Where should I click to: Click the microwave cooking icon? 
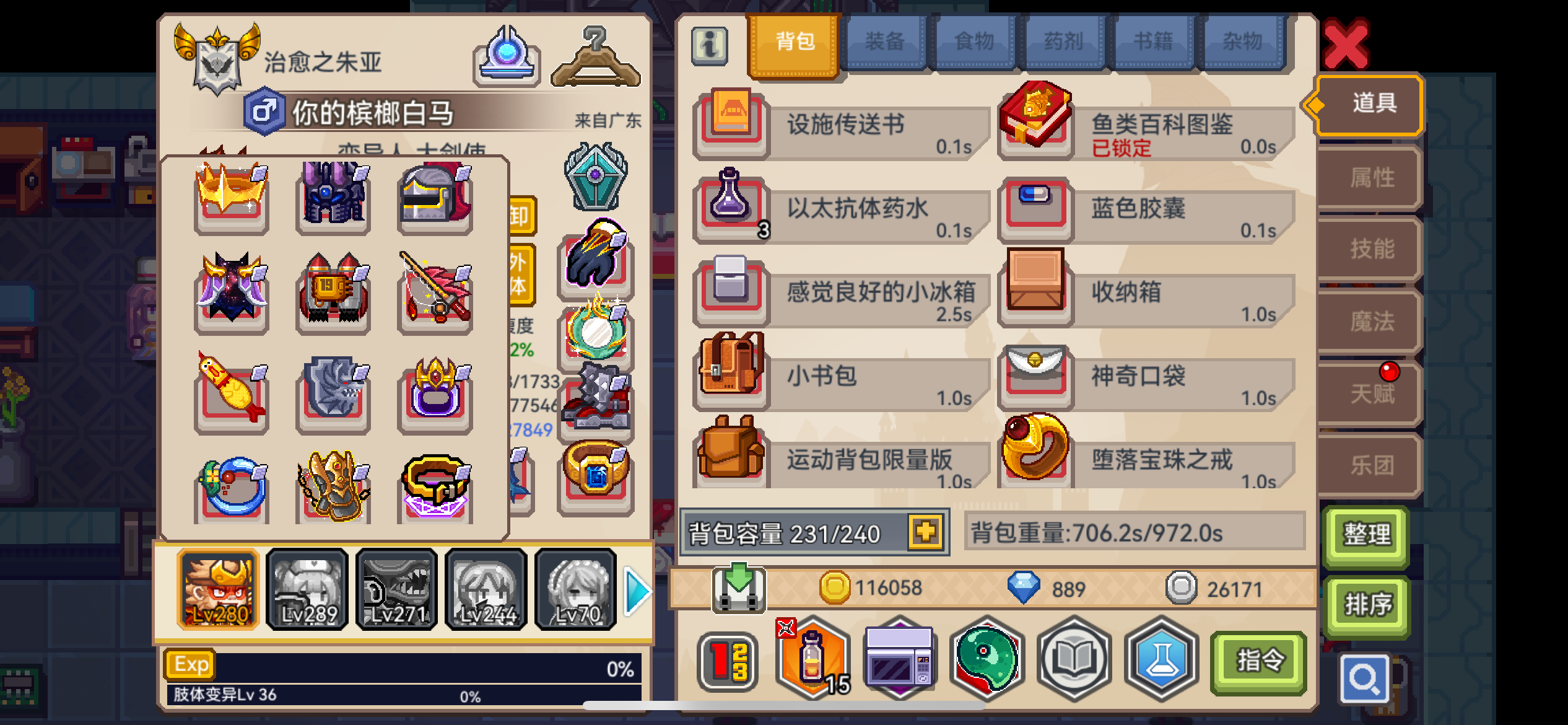pos(901,660)
